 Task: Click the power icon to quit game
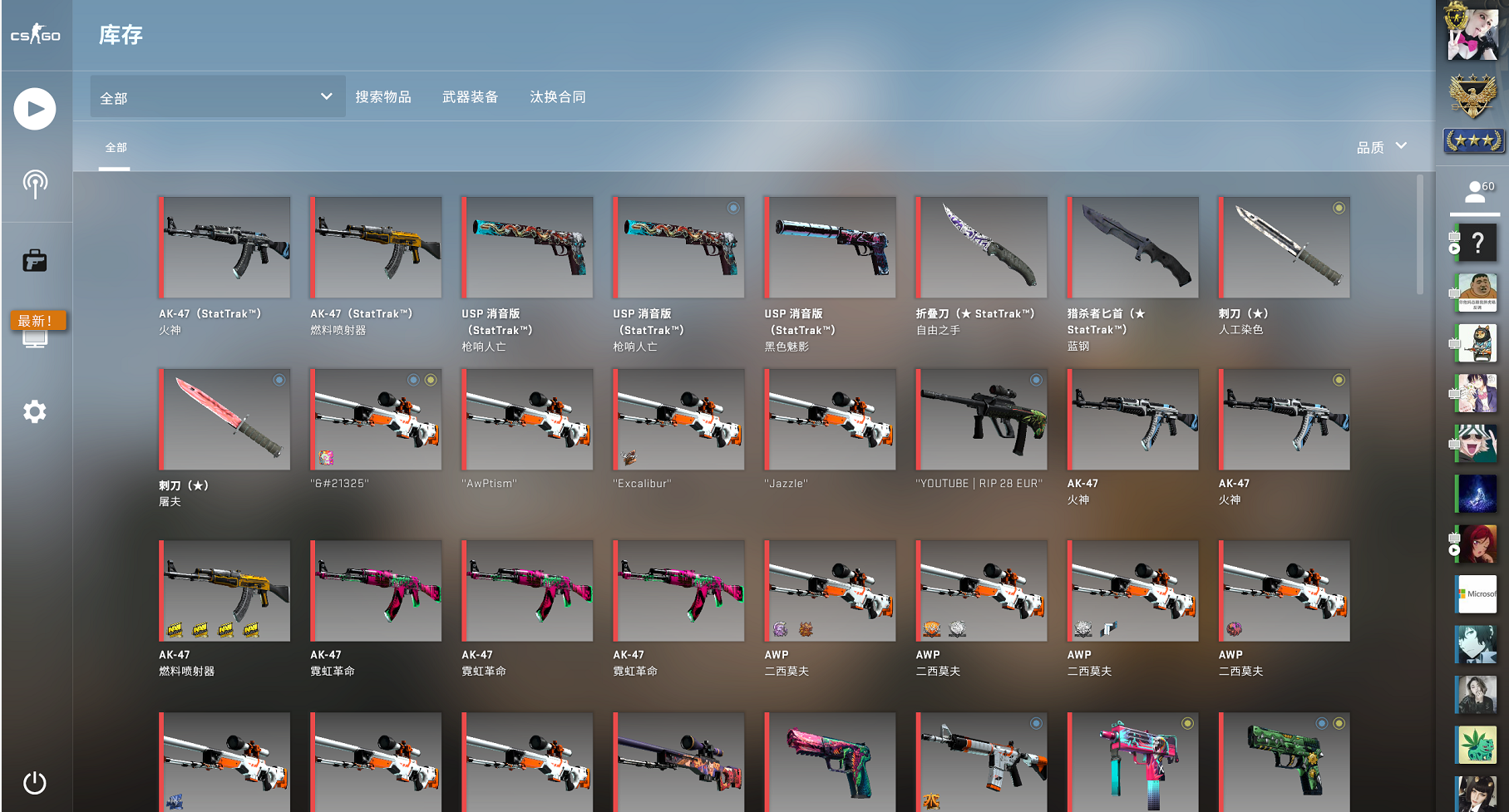35,782
